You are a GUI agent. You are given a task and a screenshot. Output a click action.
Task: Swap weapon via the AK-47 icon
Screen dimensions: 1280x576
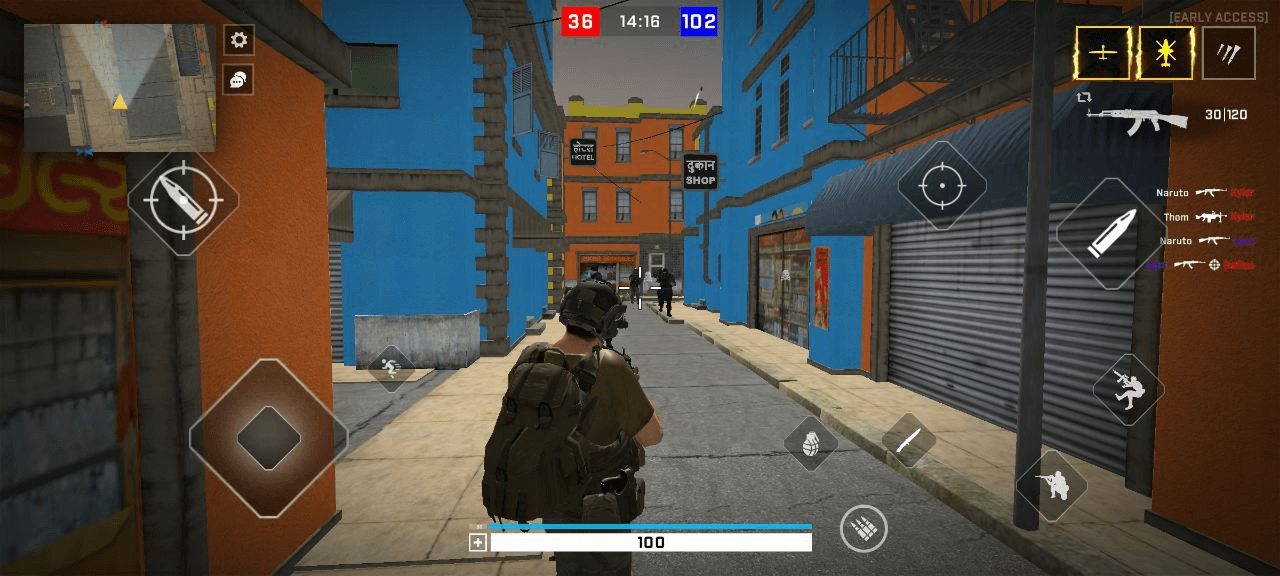click(x=1138, y=118)
